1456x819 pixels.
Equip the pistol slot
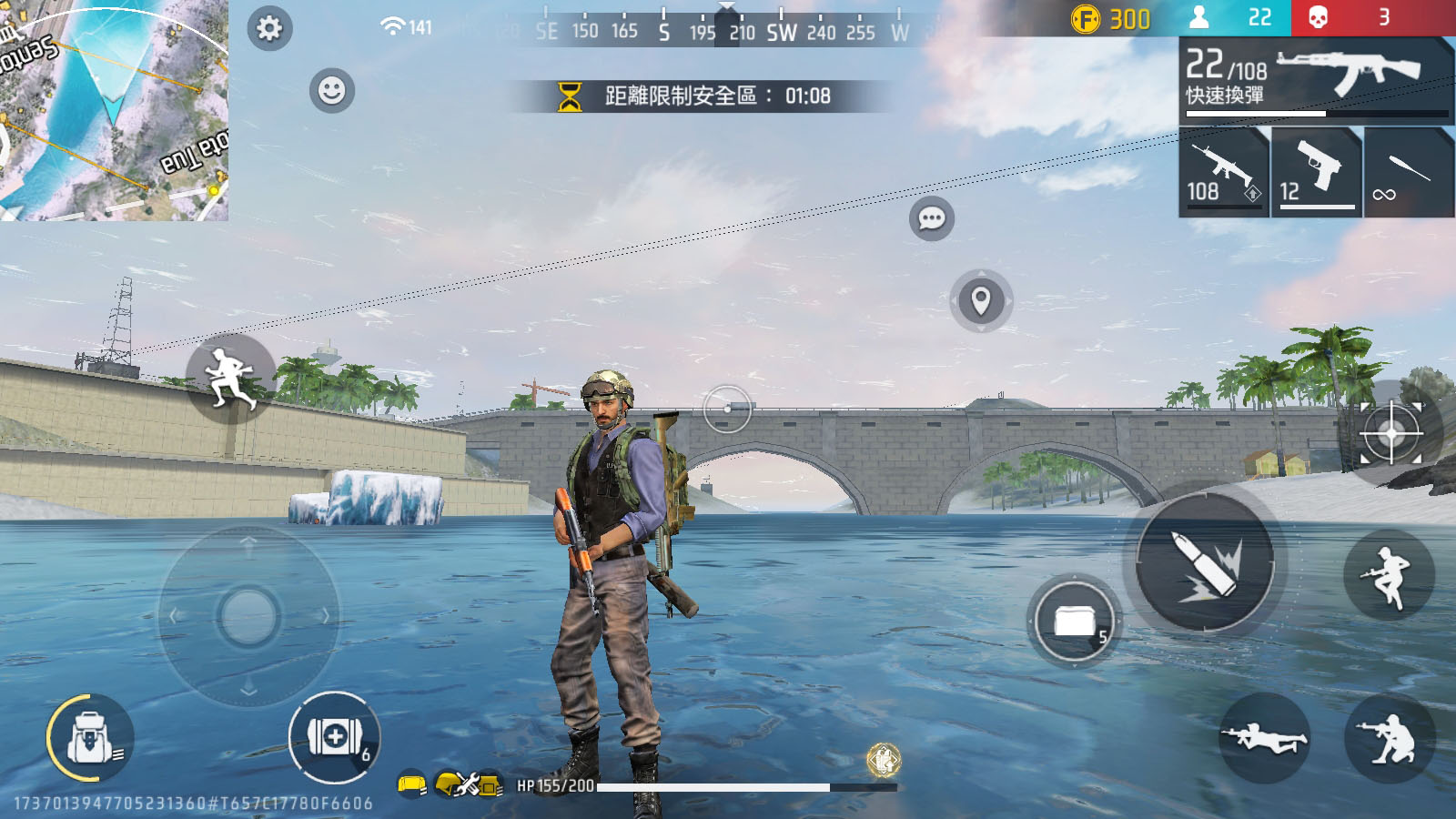point(1317,172)
